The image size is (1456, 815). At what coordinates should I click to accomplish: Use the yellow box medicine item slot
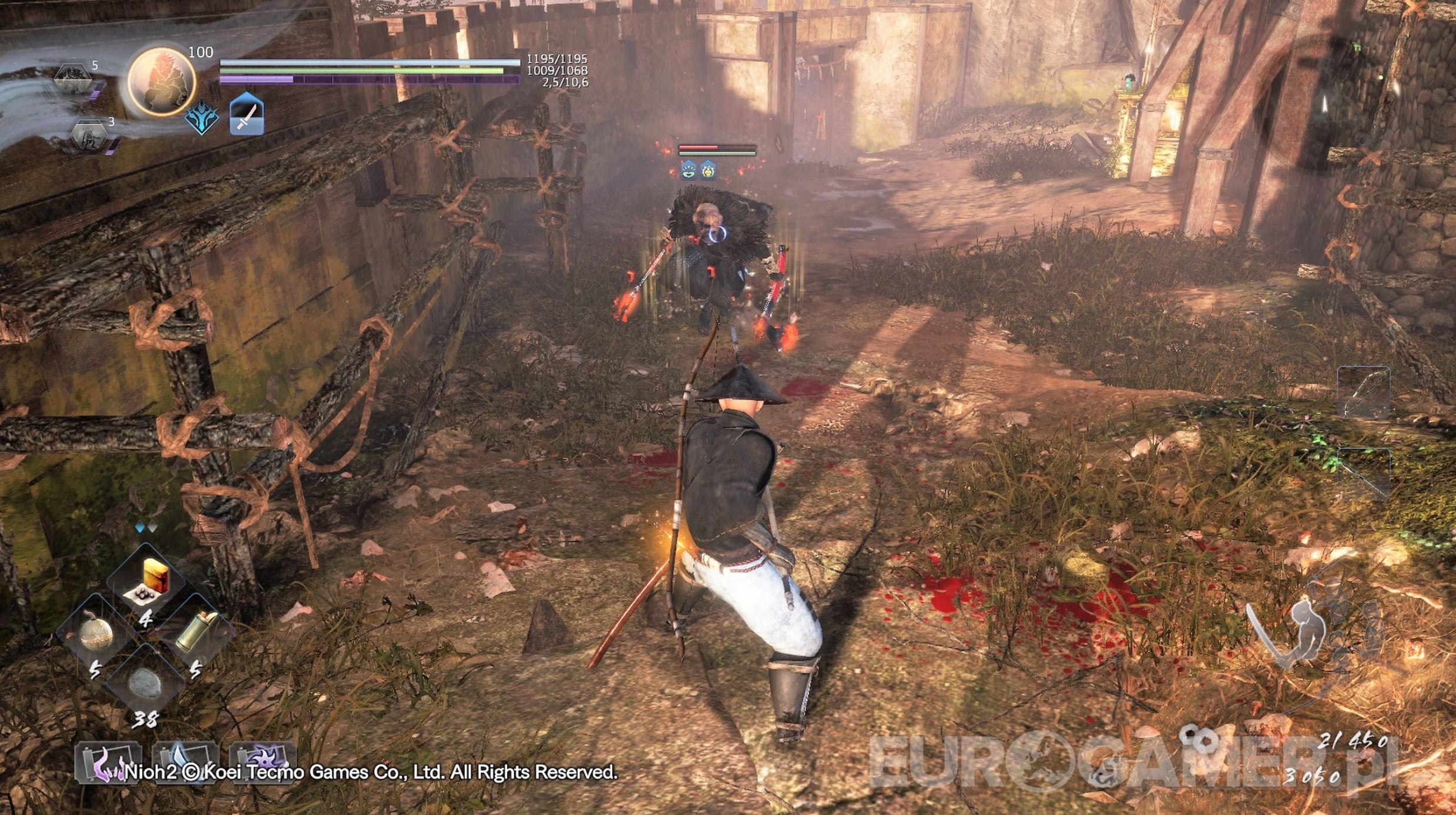[147, 581]
